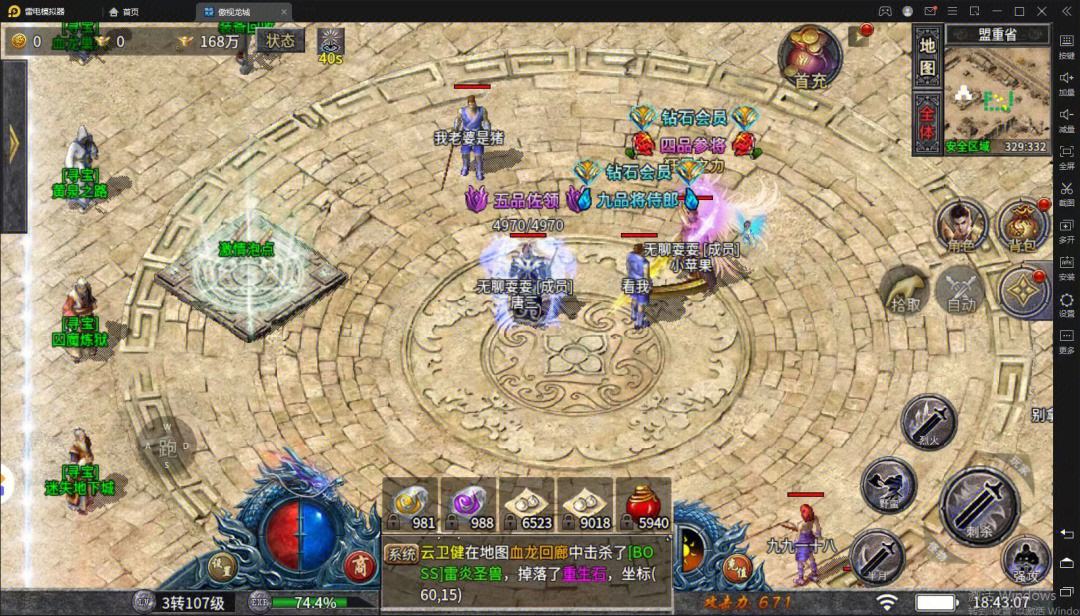This screenshot has height=616, width=1080.
Task: Open the 设置 settings orb
Action: pyautogui.click(x=223, y=567)
